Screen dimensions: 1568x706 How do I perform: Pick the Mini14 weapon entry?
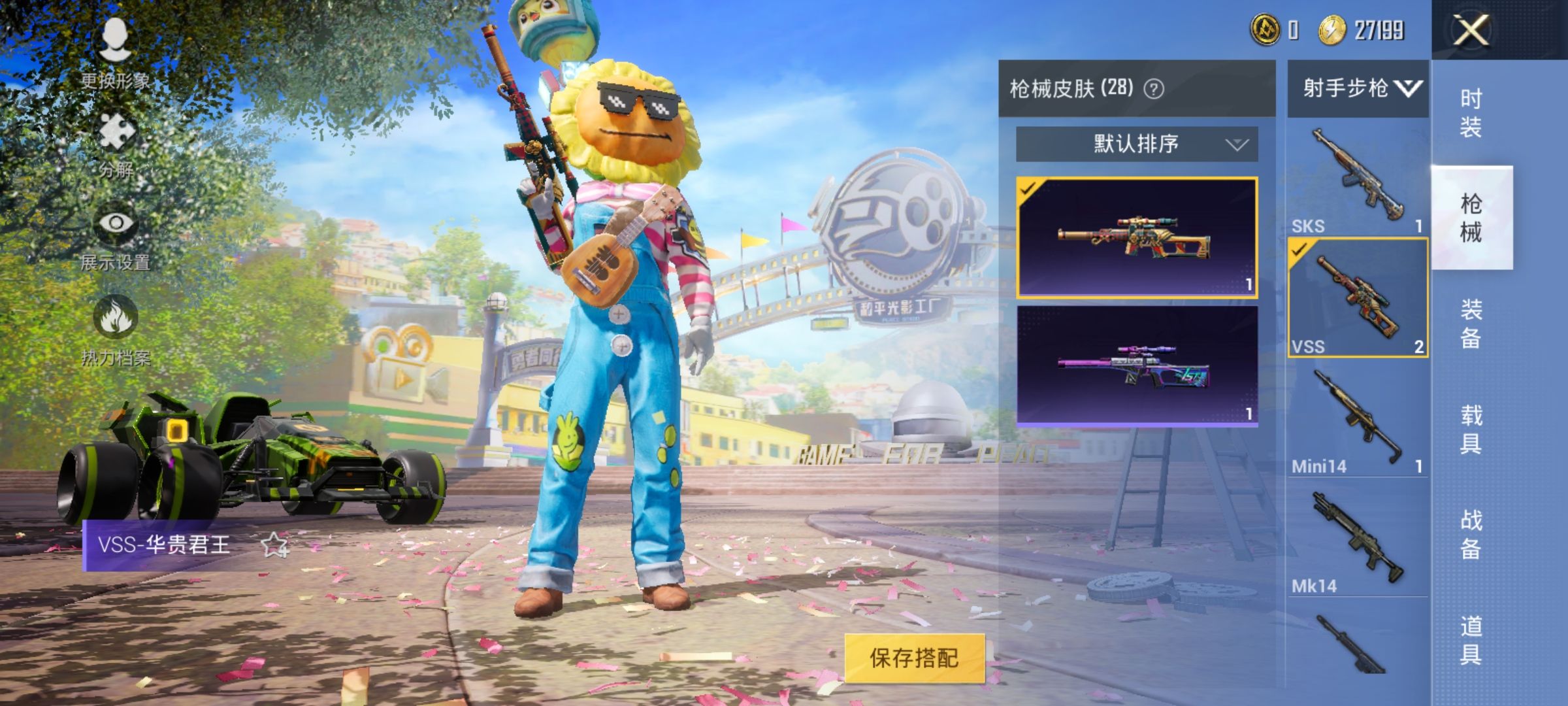[1357, 418]
